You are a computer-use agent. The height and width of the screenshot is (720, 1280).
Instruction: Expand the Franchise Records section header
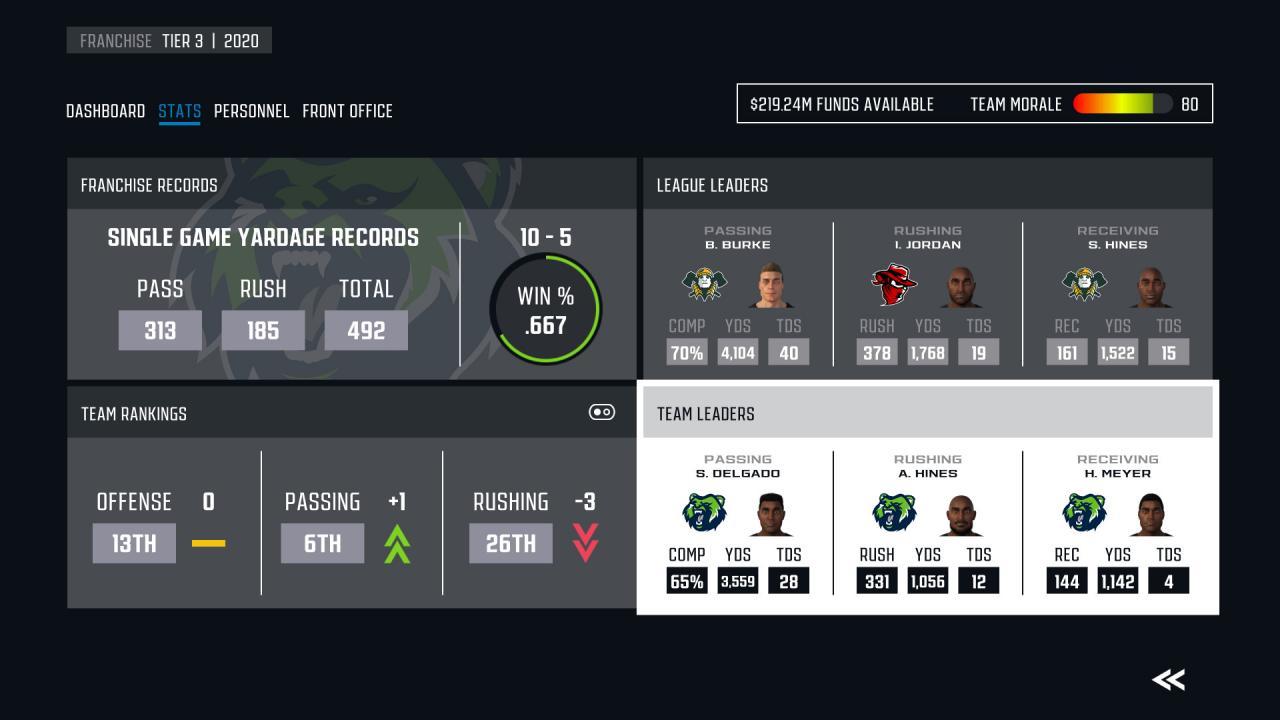pos(148,185)
